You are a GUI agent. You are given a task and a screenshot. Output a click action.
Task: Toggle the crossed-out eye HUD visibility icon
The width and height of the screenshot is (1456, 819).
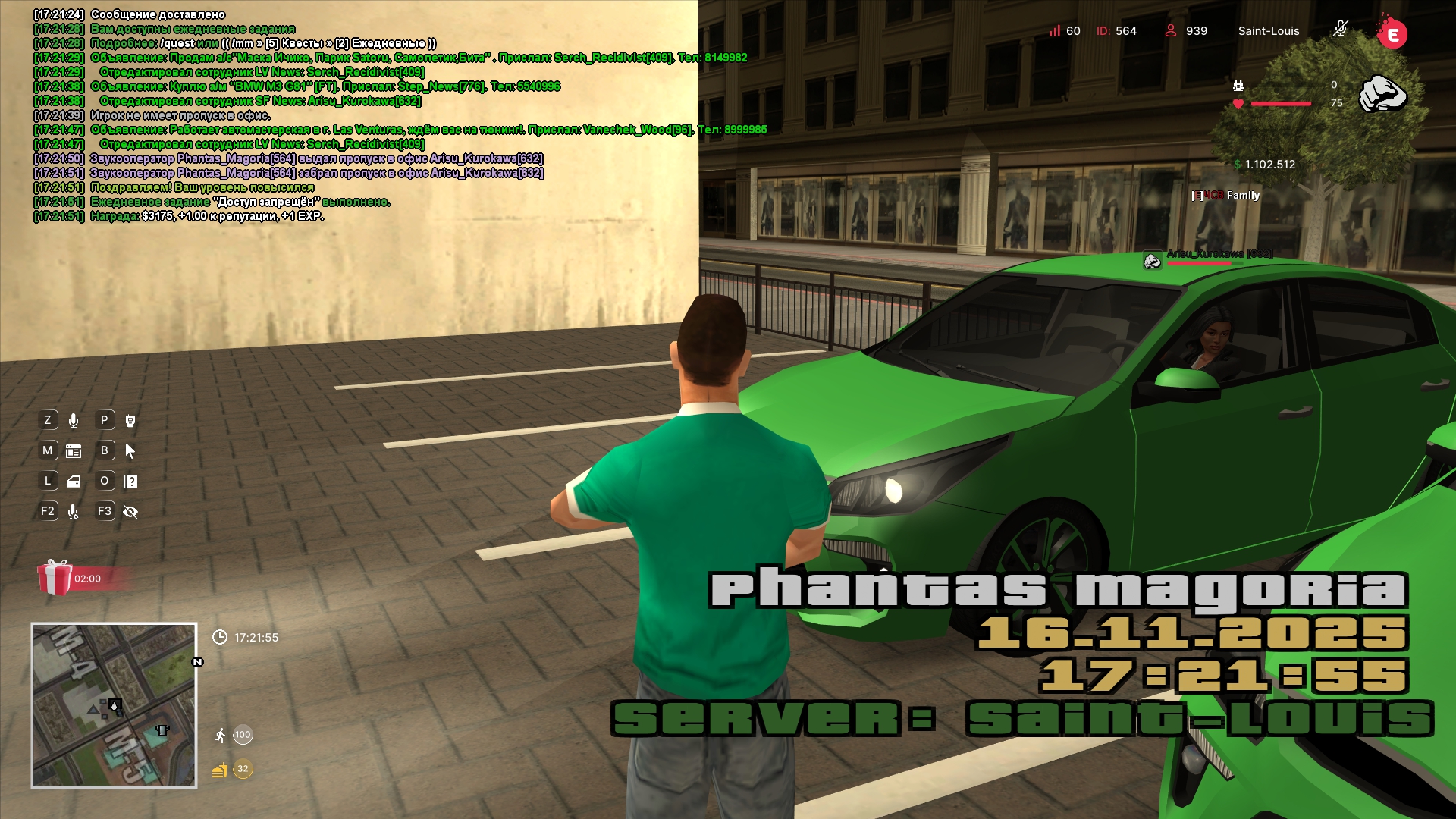pyautogui.click(x=130, y=512)
